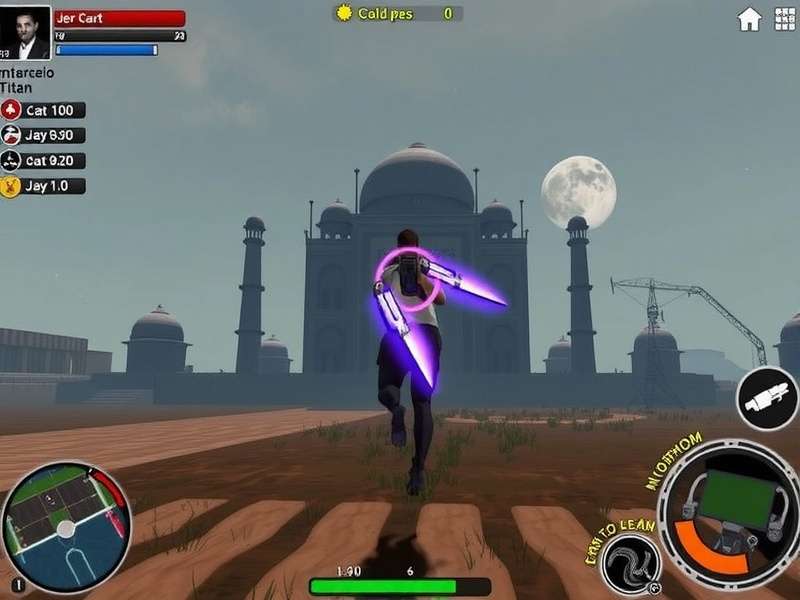The image size is (800, 600).
Task: Tap the white weapon button
Action: coord(767,399)
